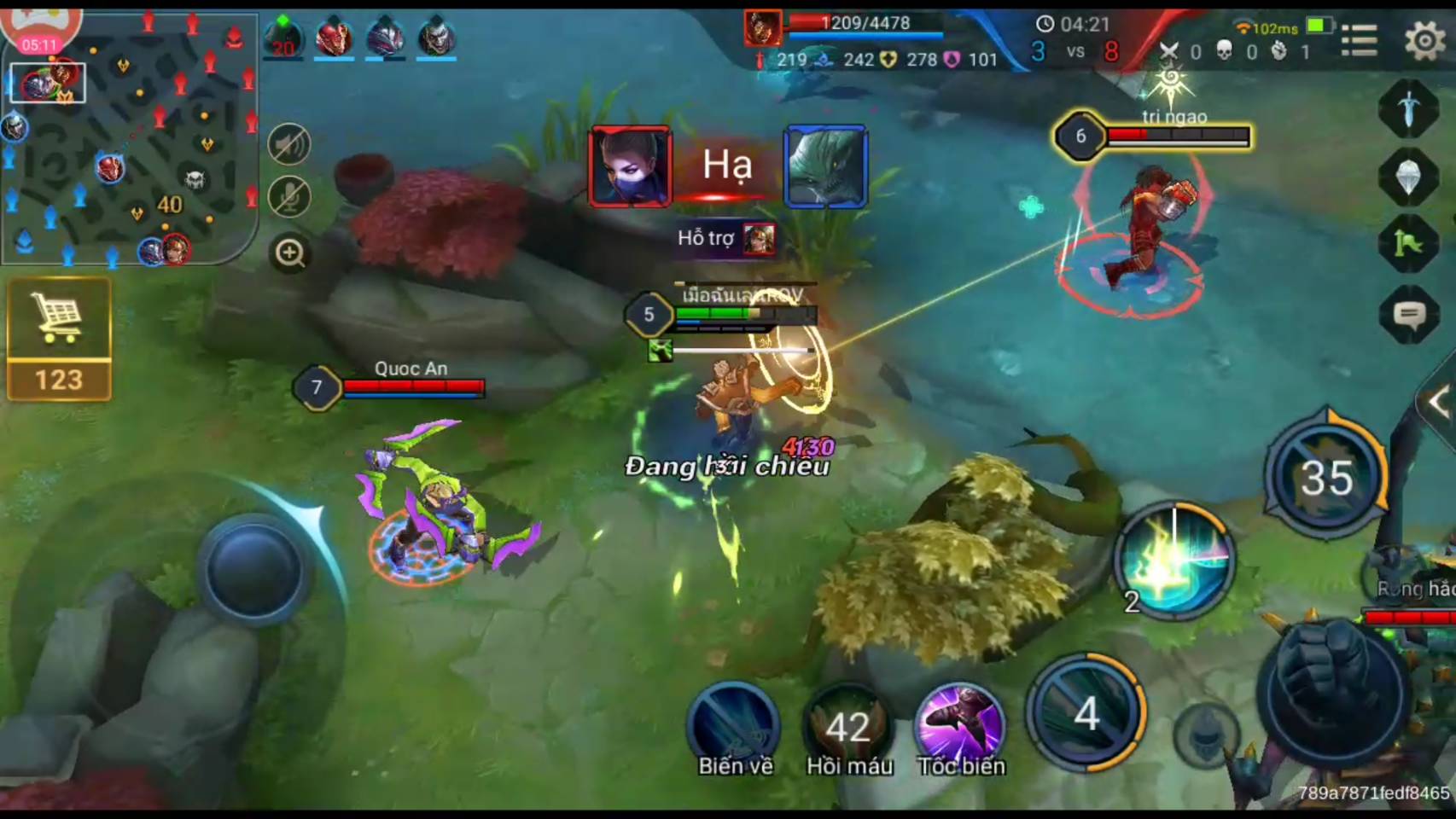Screen dimensions: 1456x819
Task: Toggle the muted microphone icon
Action: coord(289,197)
